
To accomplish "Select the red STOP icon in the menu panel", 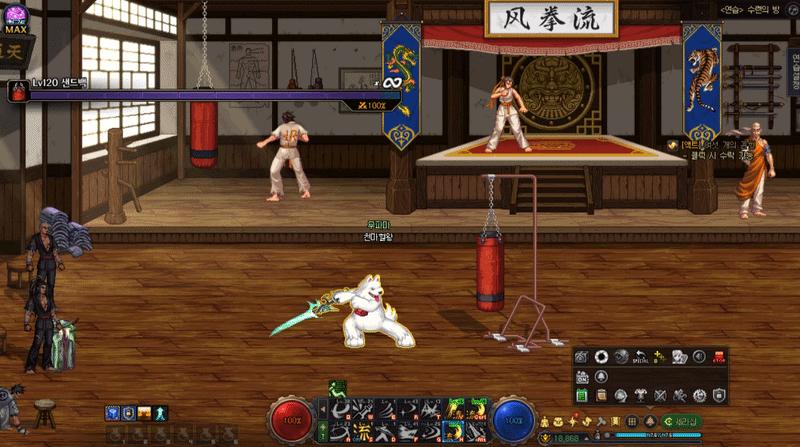I will (719, 357).
